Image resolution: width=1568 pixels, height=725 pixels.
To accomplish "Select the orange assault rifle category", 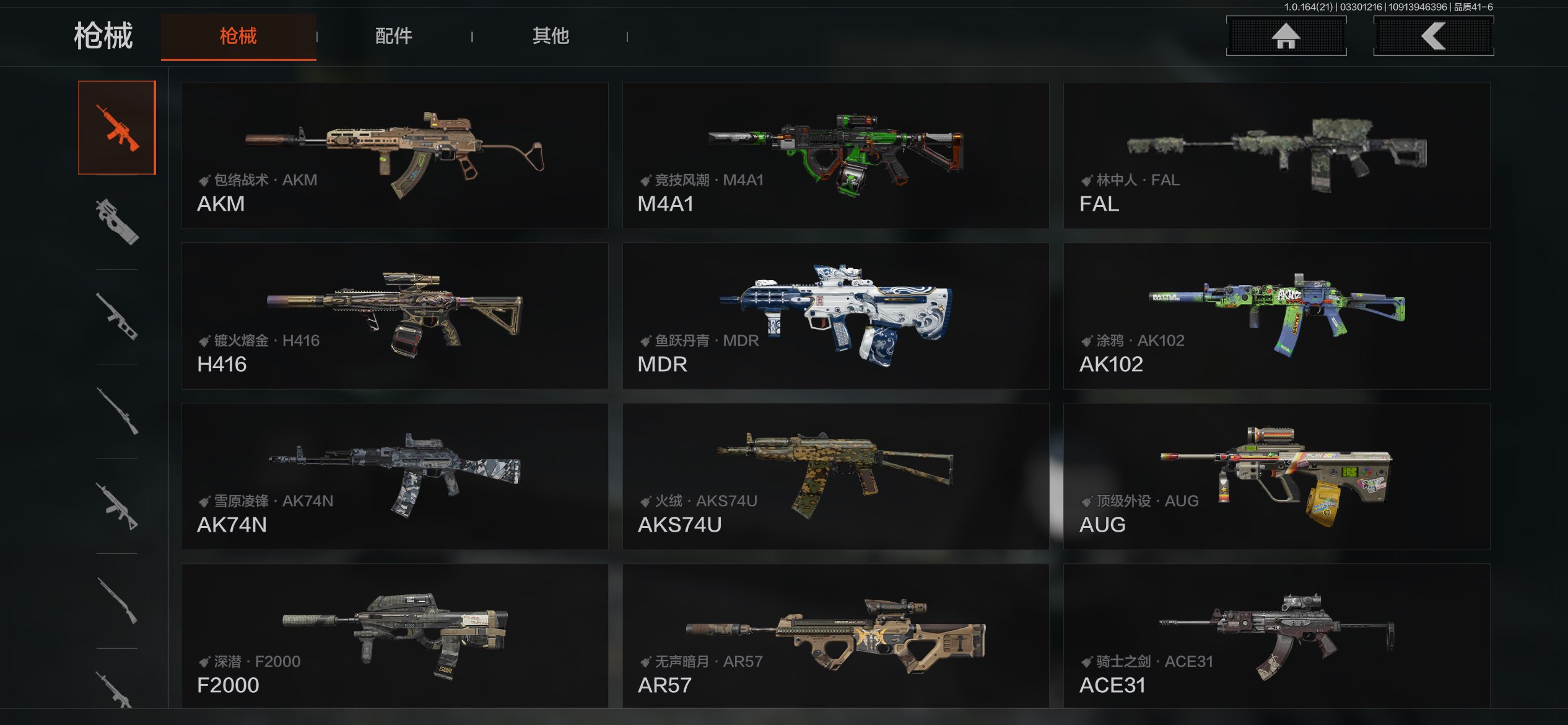I will 117,128.
